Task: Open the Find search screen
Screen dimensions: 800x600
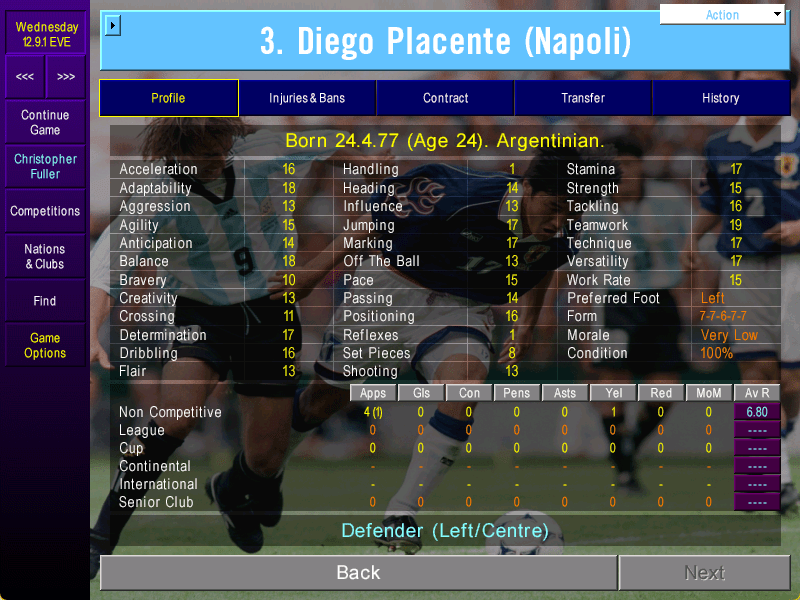Action: [45, 301]
